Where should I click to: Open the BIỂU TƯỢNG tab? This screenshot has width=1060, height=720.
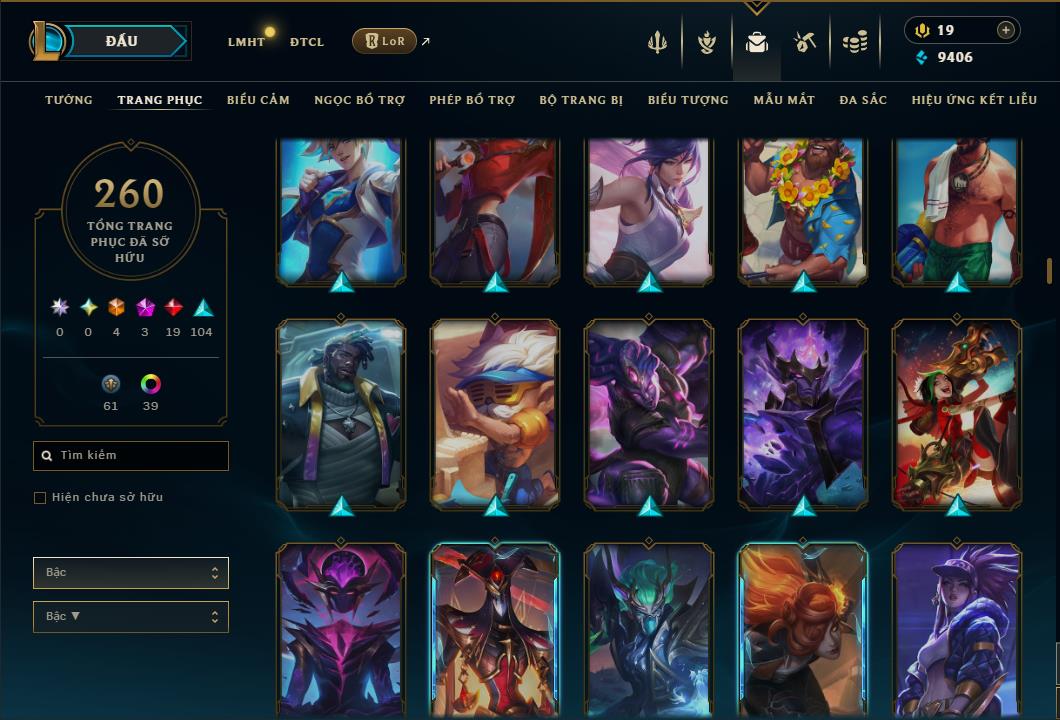(x=688, y=100)
